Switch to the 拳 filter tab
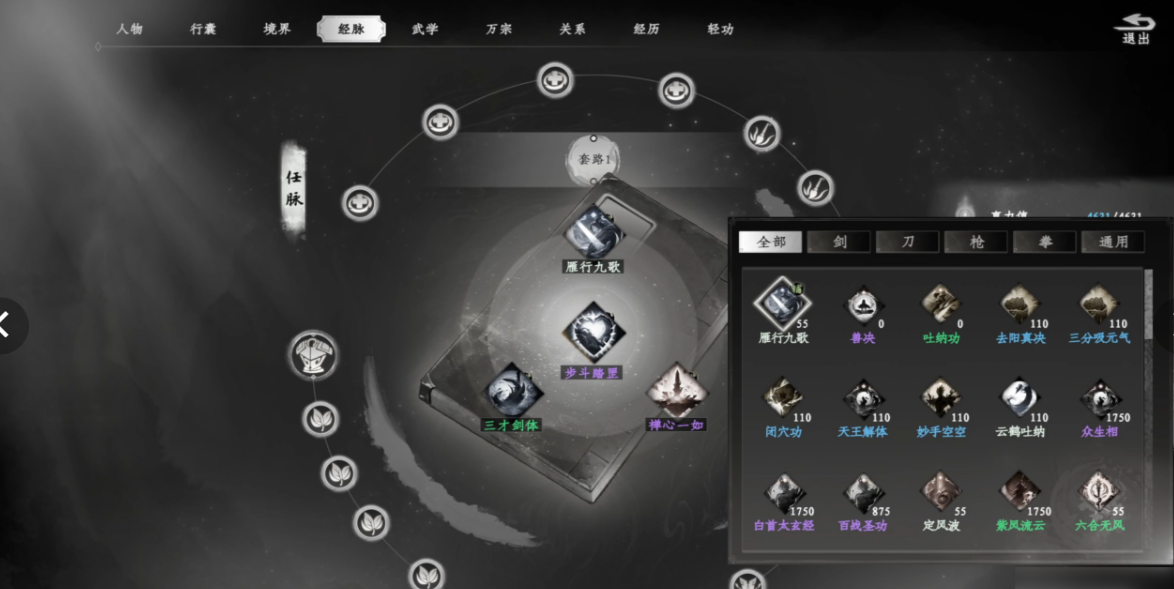Viewport: 1174px width, 589px height. [1045, 242]
